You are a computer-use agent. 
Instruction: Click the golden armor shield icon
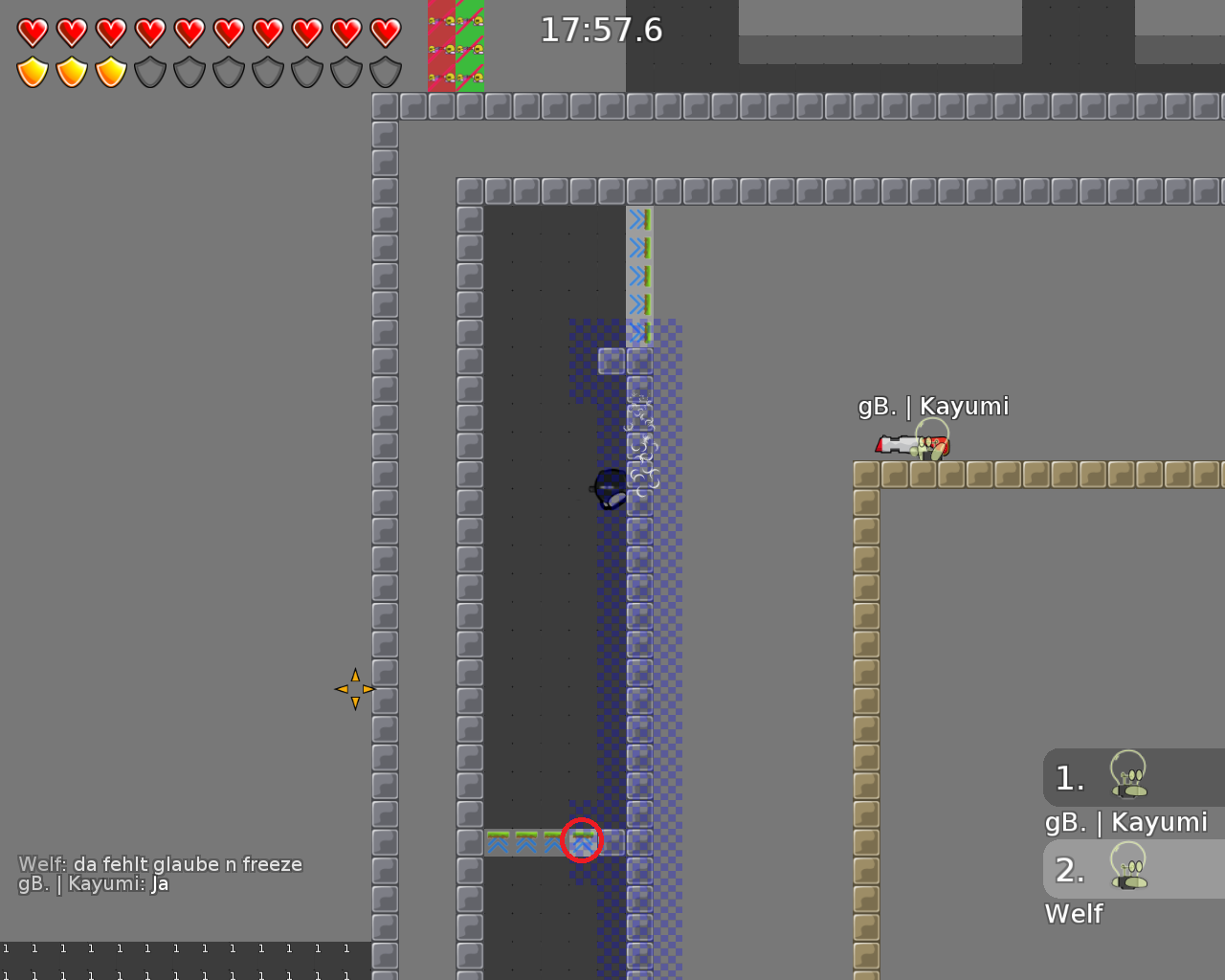(x=32, y=70)
